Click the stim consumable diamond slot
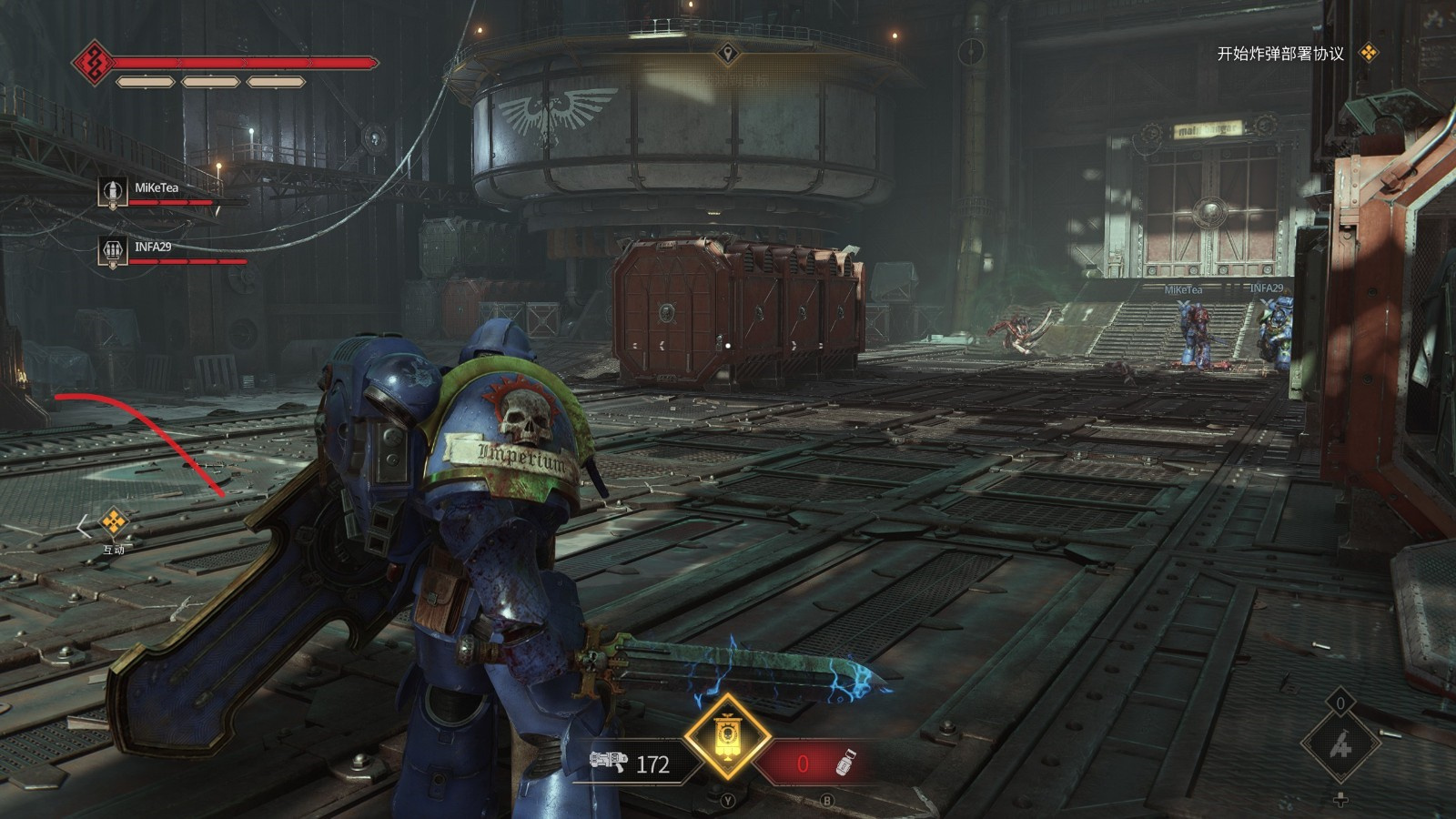 (x=1340, y=745)
